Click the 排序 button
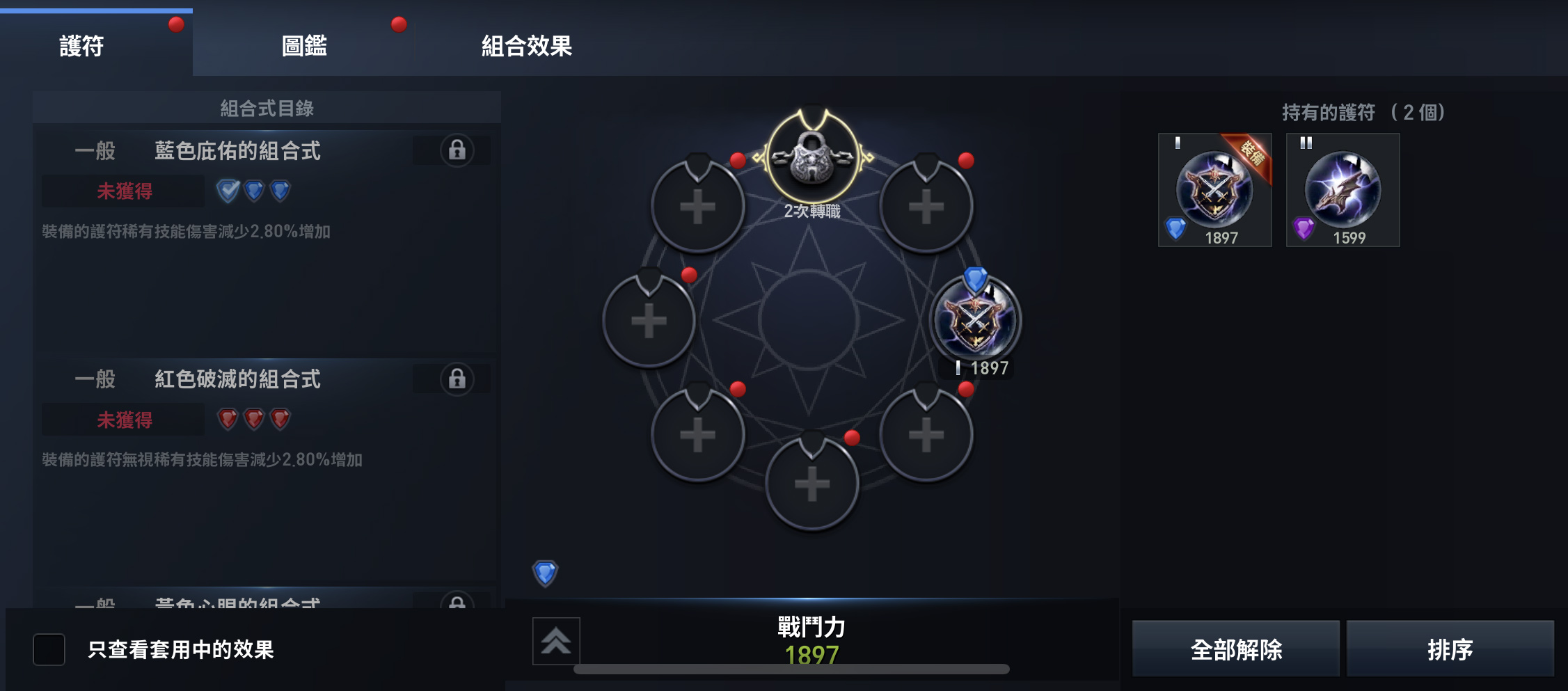The width and height of the screenshot is (1568, 691). (1451, 650)
